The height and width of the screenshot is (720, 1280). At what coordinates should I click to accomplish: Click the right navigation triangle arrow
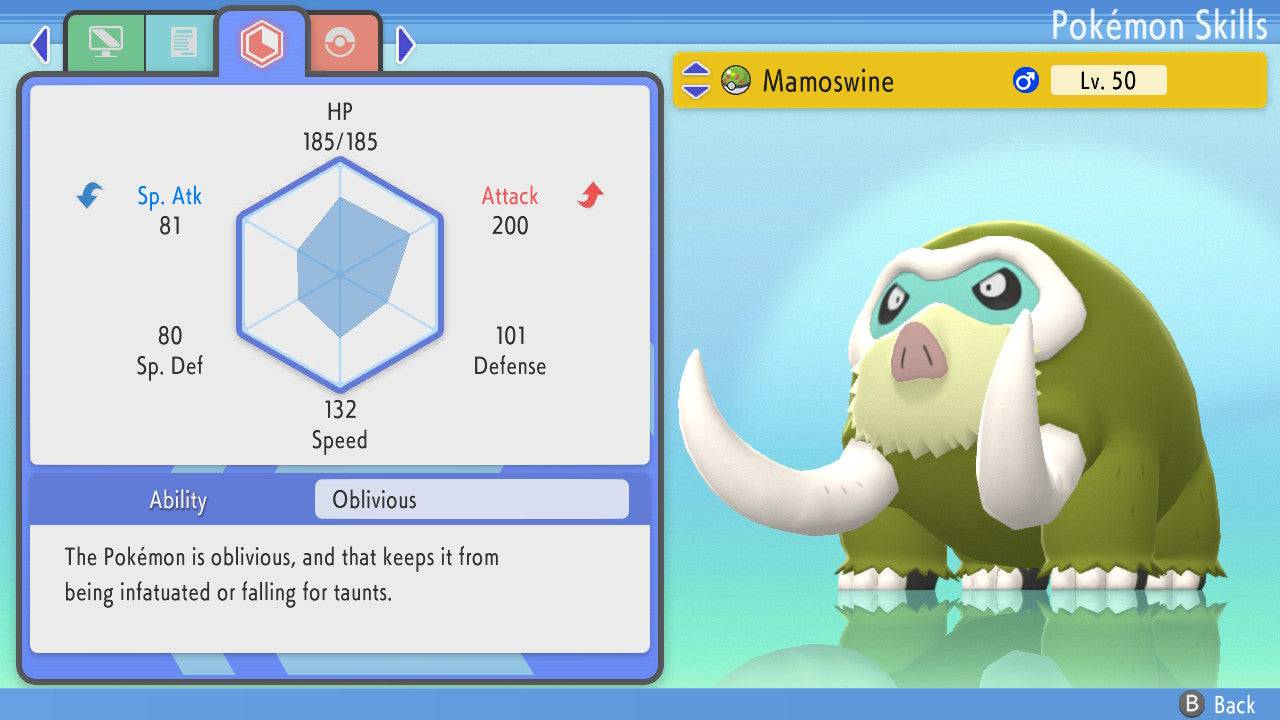406,44
